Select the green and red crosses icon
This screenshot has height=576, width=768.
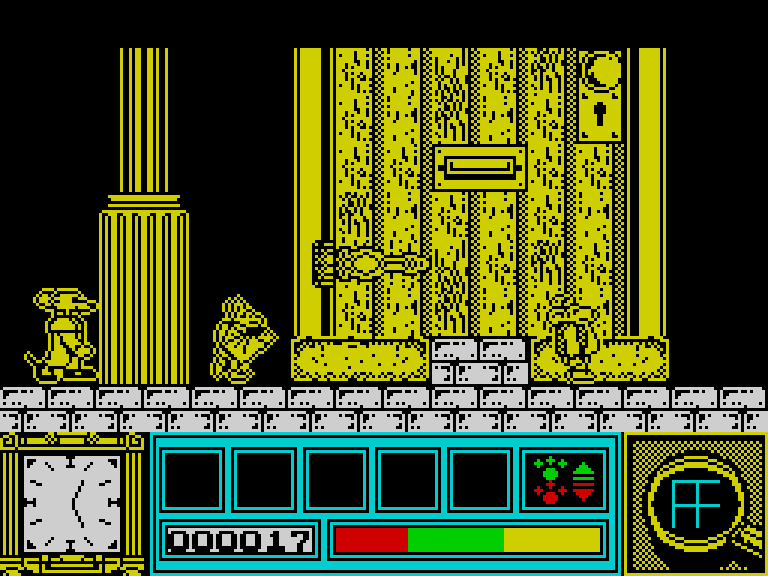point(549,480)
